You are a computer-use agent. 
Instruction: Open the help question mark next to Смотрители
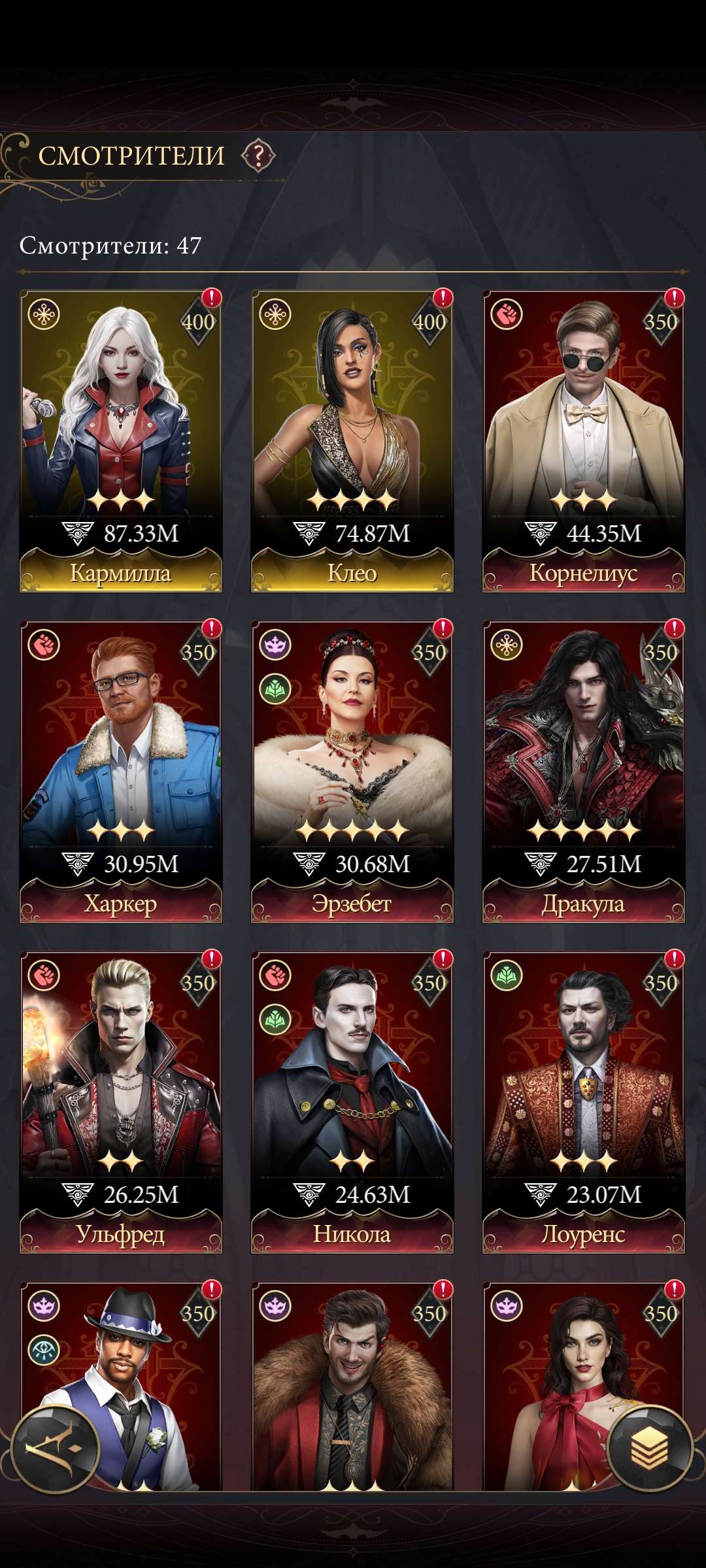tap(259, 155)
